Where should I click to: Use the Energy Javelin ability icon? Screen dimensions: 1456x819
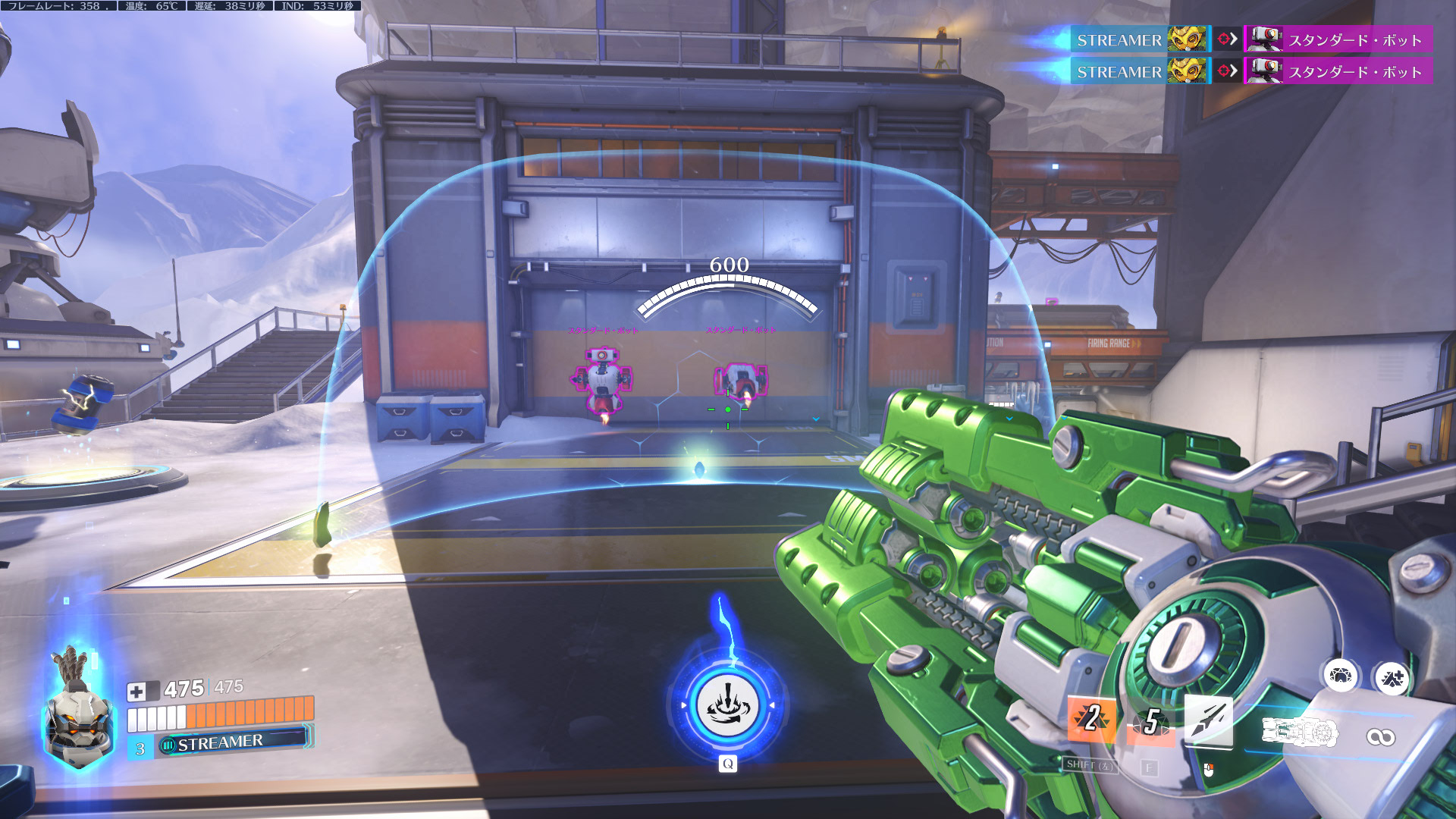click(1208, 719)
